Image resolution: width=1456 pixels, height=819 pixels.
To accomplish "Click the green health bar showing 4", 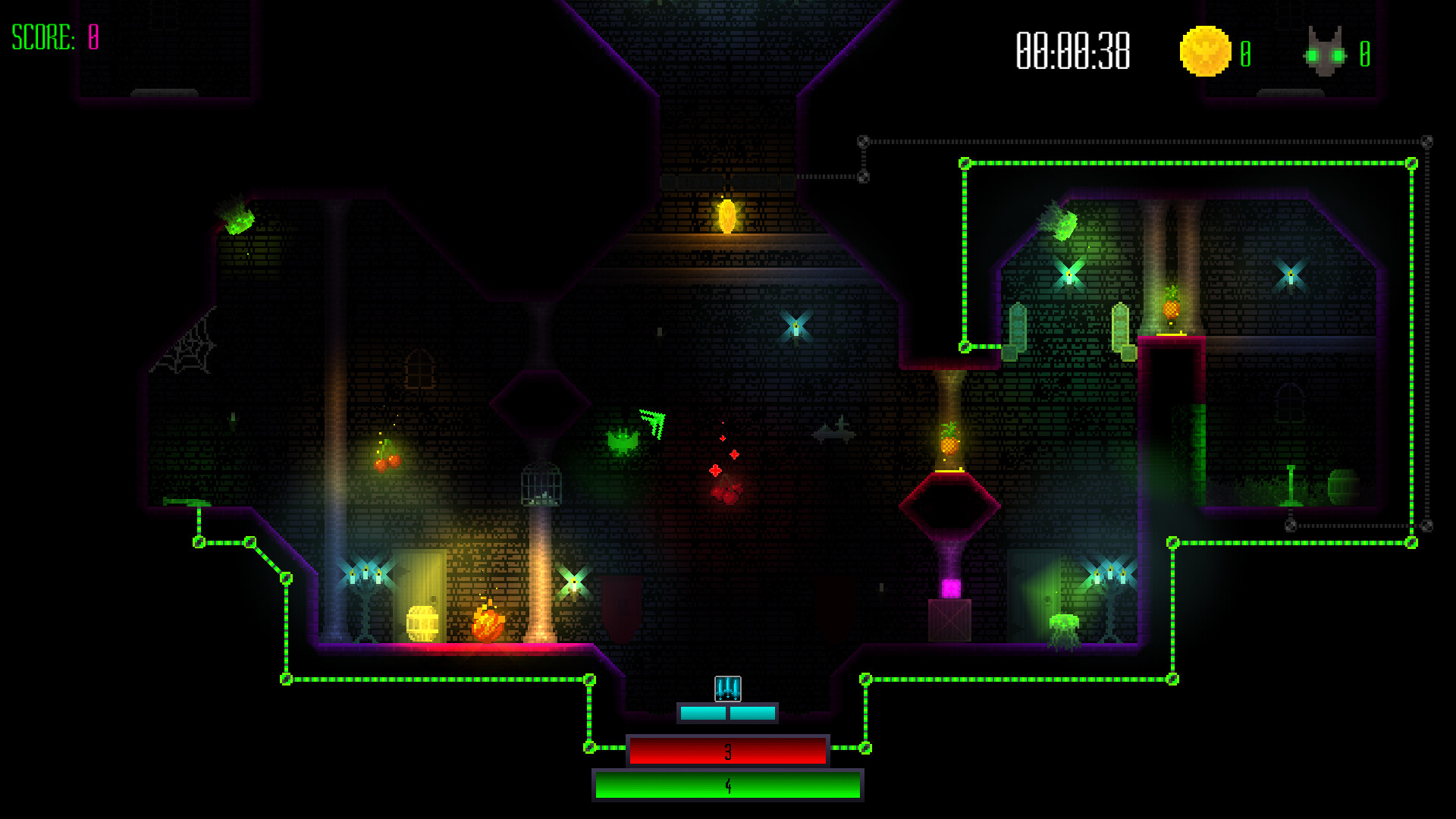I will [x=727, y=786].
